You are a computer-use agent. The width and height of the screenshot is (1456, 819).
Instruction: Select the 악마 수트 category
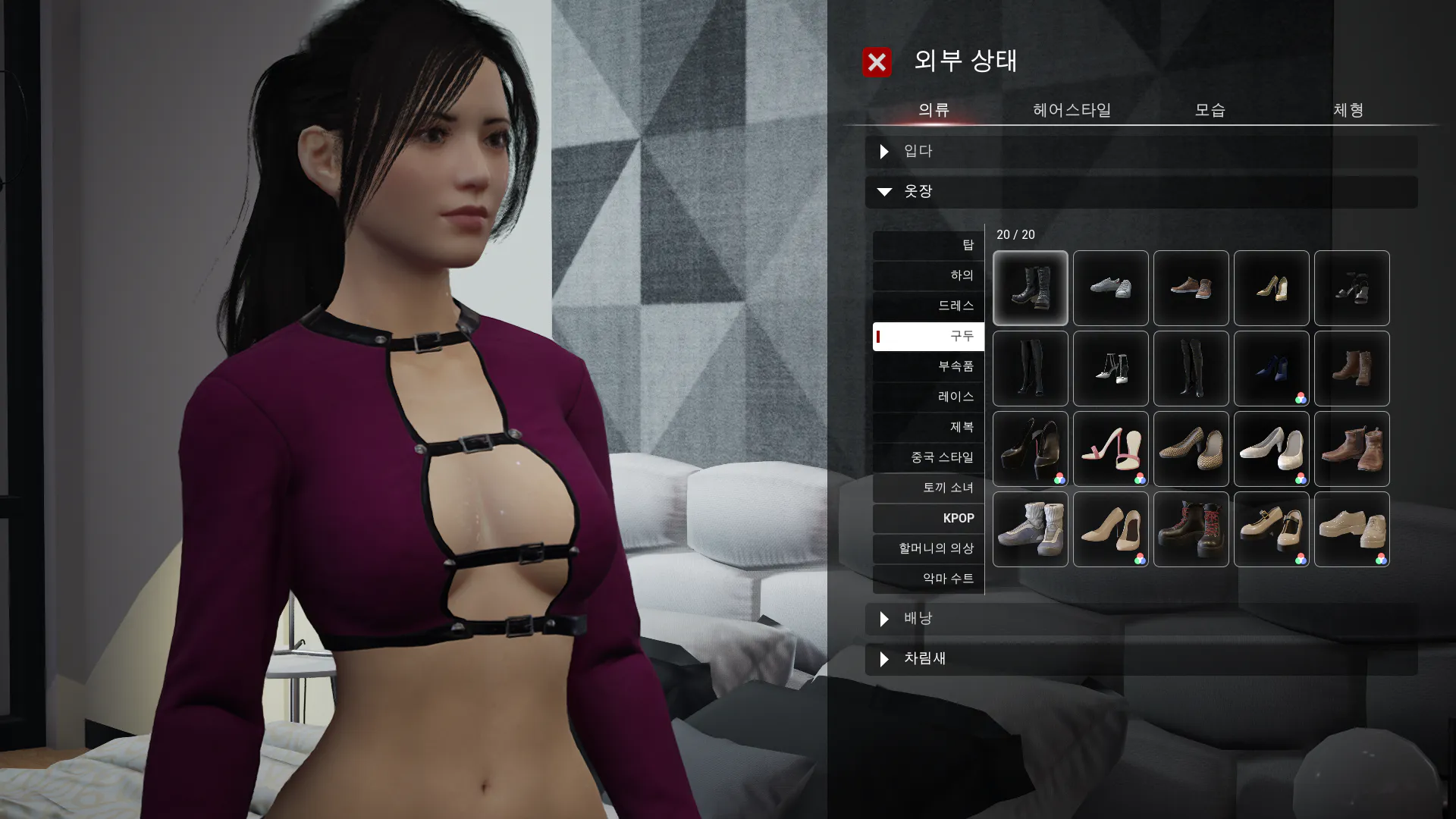(928, 579)
